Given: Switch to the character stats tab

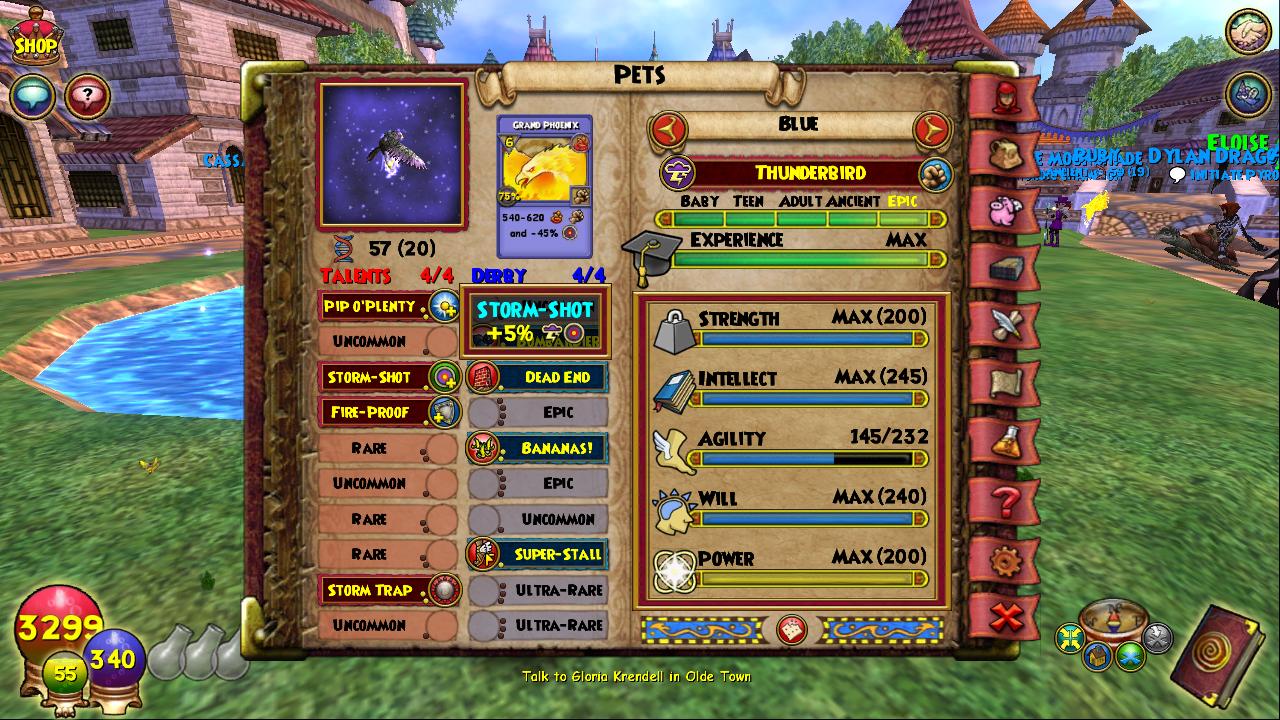Looking at the screenshot, I should click(1006, 96).
